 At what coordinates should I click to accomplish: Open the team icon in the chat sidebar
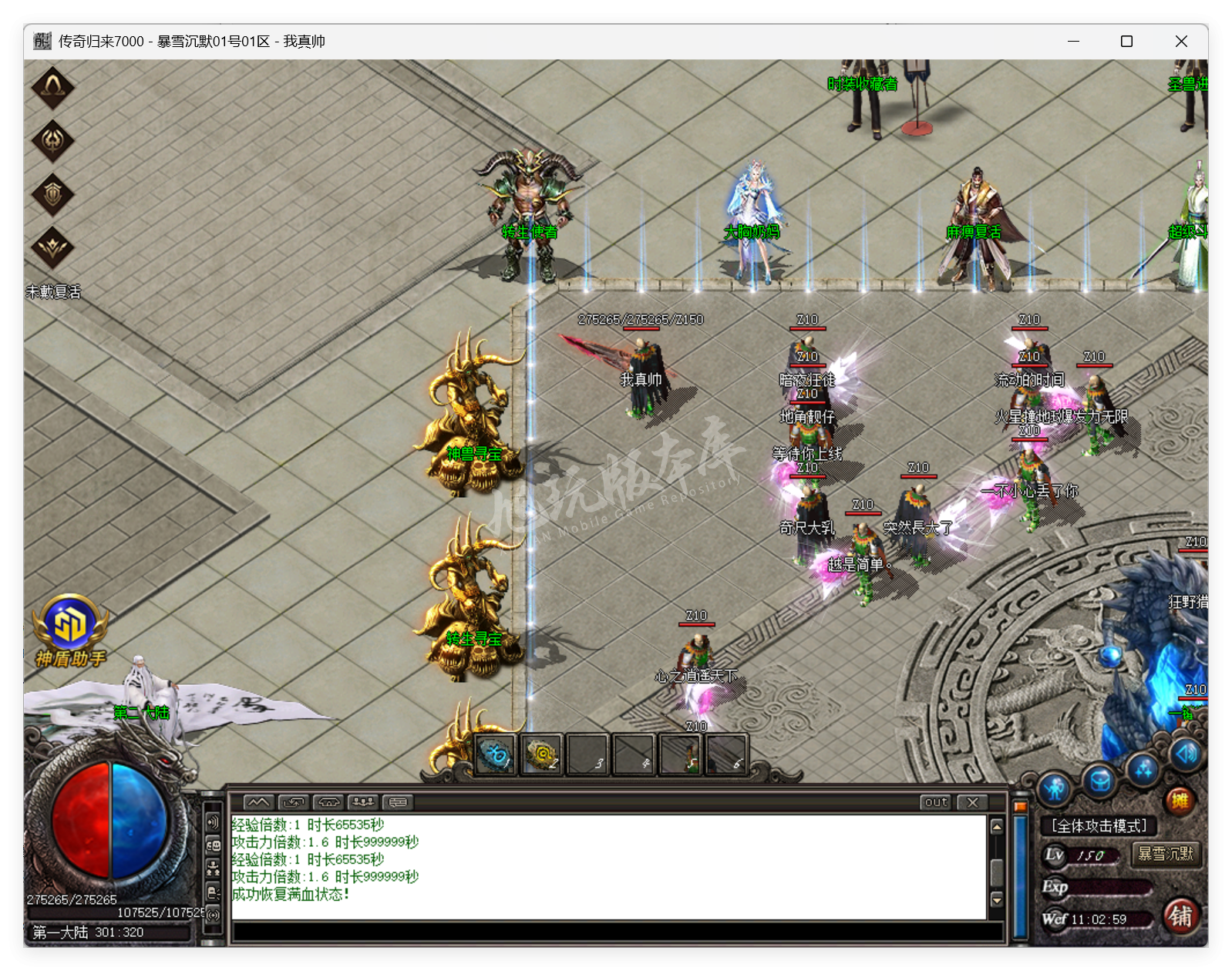(213, 869)
